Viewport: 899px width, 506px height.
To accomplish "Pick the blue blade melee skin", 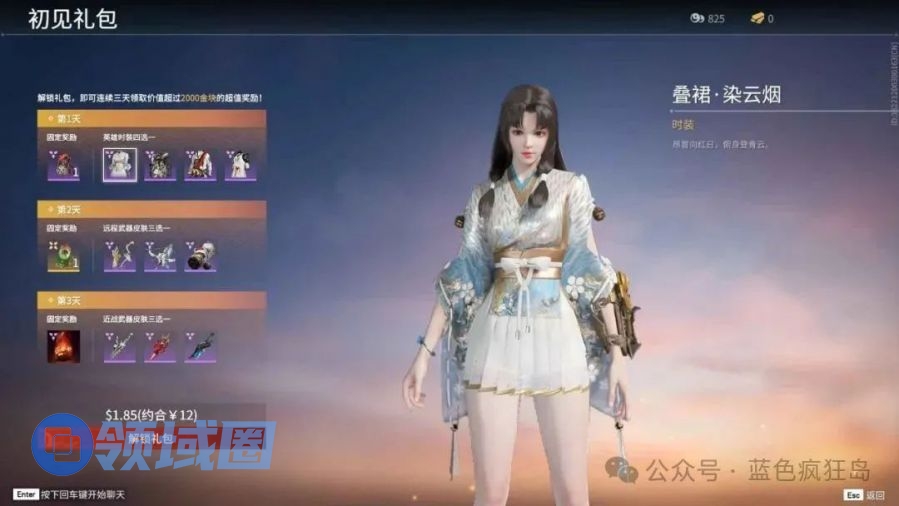I will click(200, 346).
